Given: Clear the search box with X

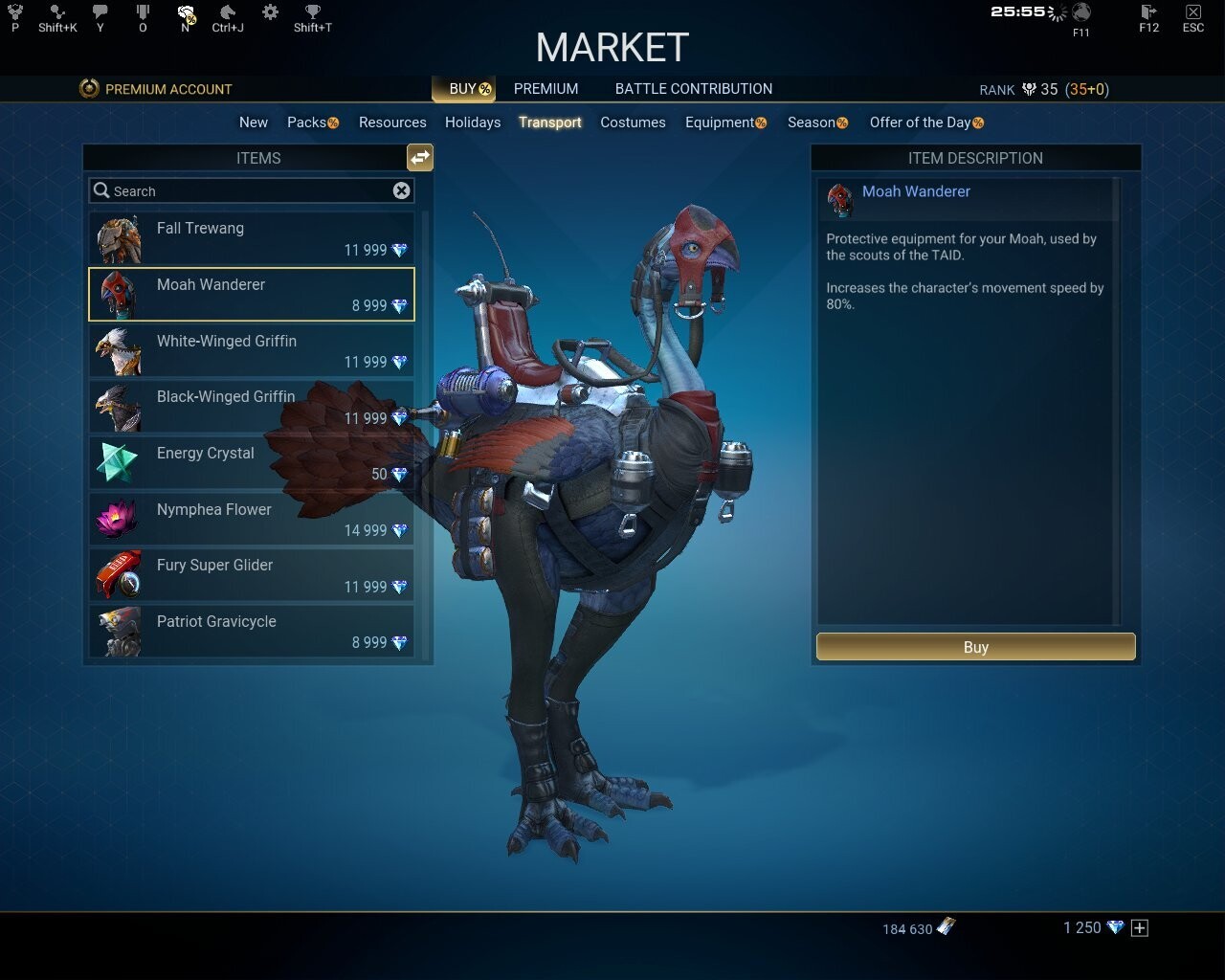Looking at the screenshot, I should click(x=402, y=190).
